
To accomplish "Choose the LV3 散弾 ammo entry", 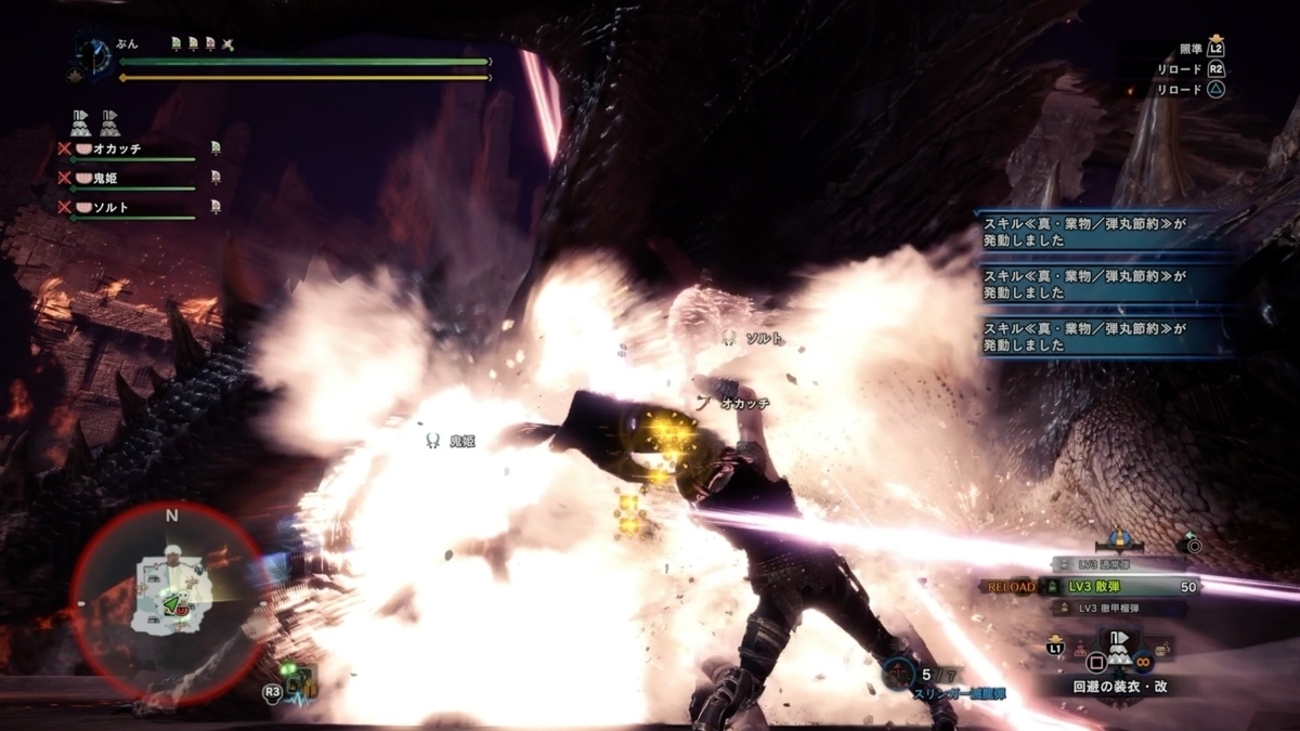I will [x=1118, y=587].
